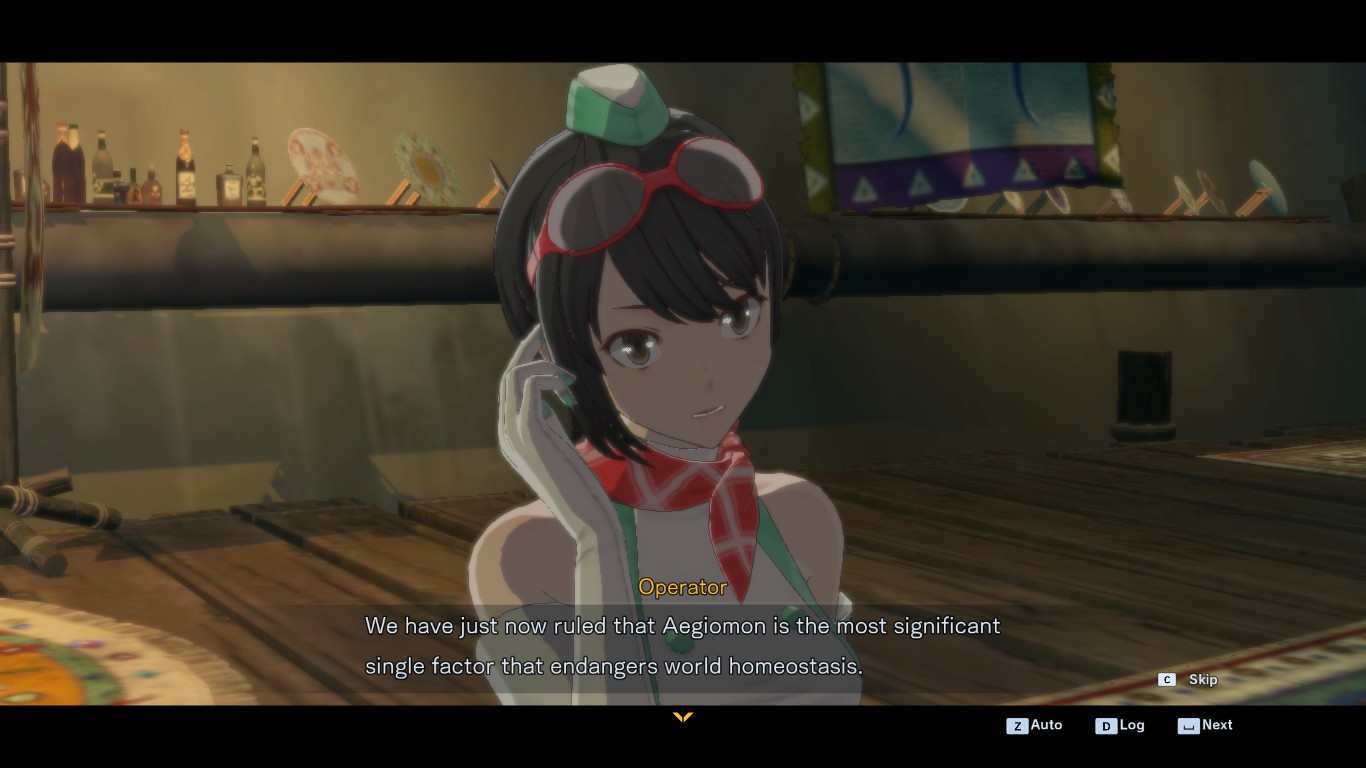Image resolution: width=1366 pixels, height=768 pixels.
Task: Click the yellow continue arrow indicator
Action: click(683, 717)
